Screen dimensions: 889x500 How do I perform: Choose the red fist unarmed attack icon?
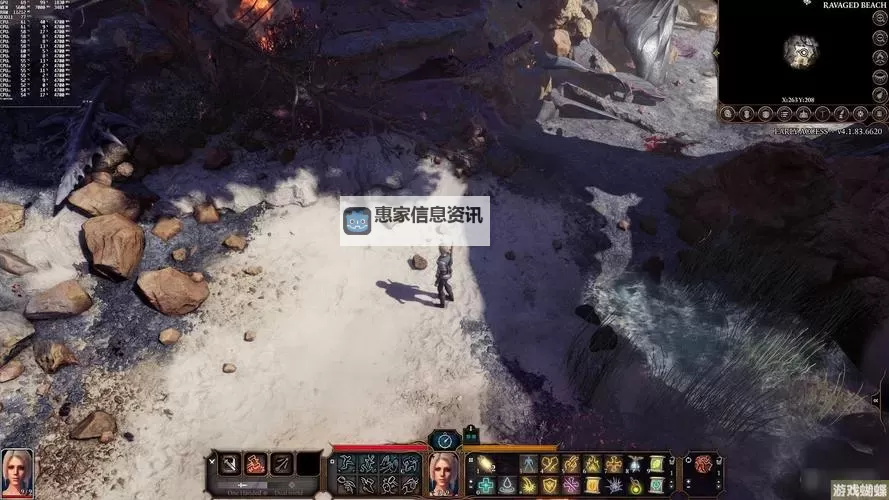click(255, 464)
